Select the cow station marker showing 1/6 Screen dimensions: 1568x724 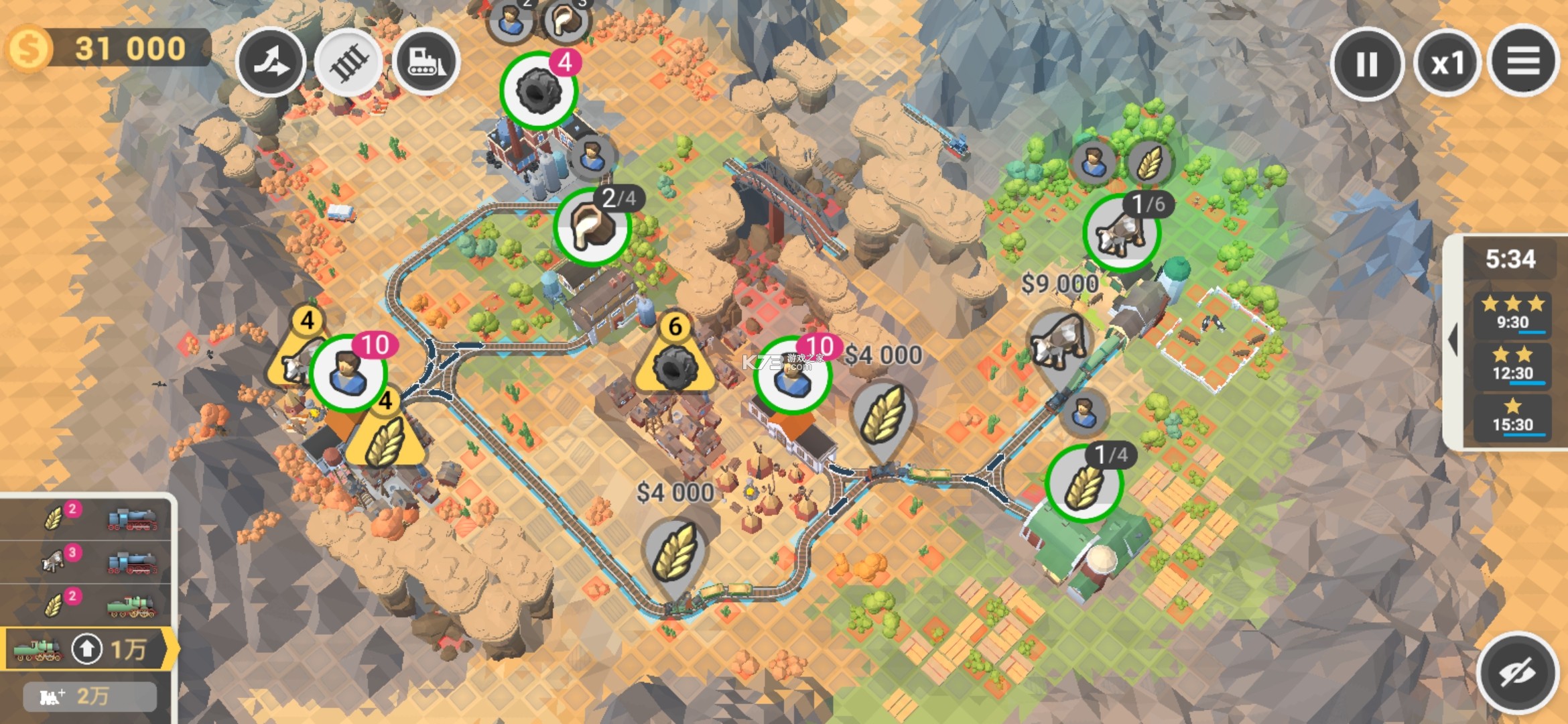point(1121,233)
